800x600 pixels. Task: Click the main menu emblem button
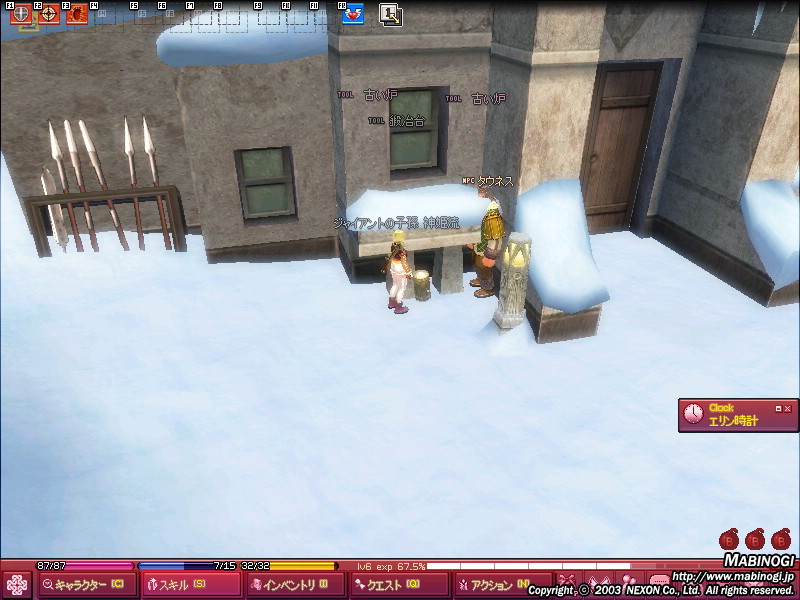click(x=17, y=585)
